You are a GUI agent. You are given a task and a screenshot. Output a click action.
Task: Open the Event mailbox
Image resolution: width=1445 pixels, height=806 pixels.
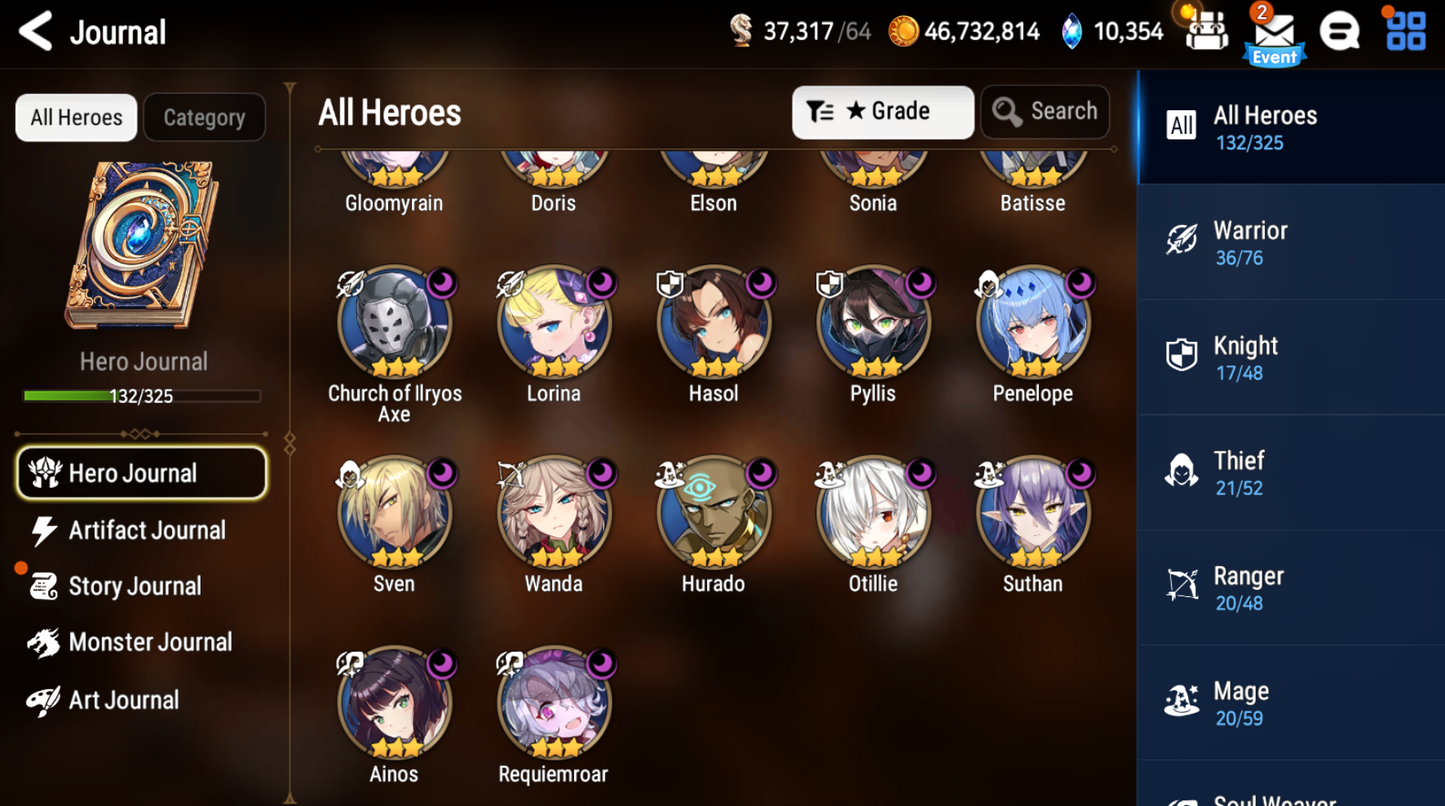(x=1274, y=34)
